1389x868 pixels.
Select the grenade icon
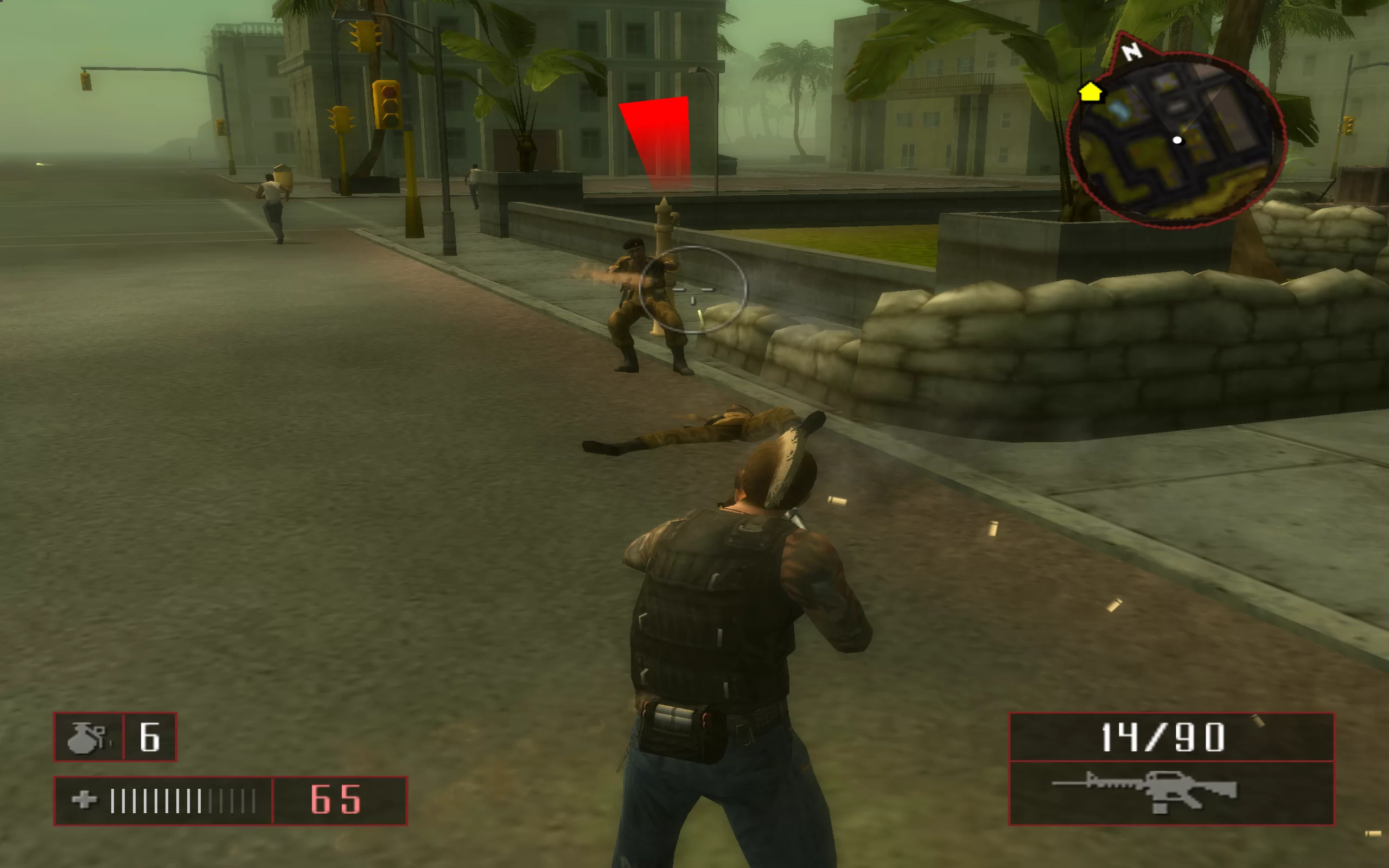coord(86,737)
